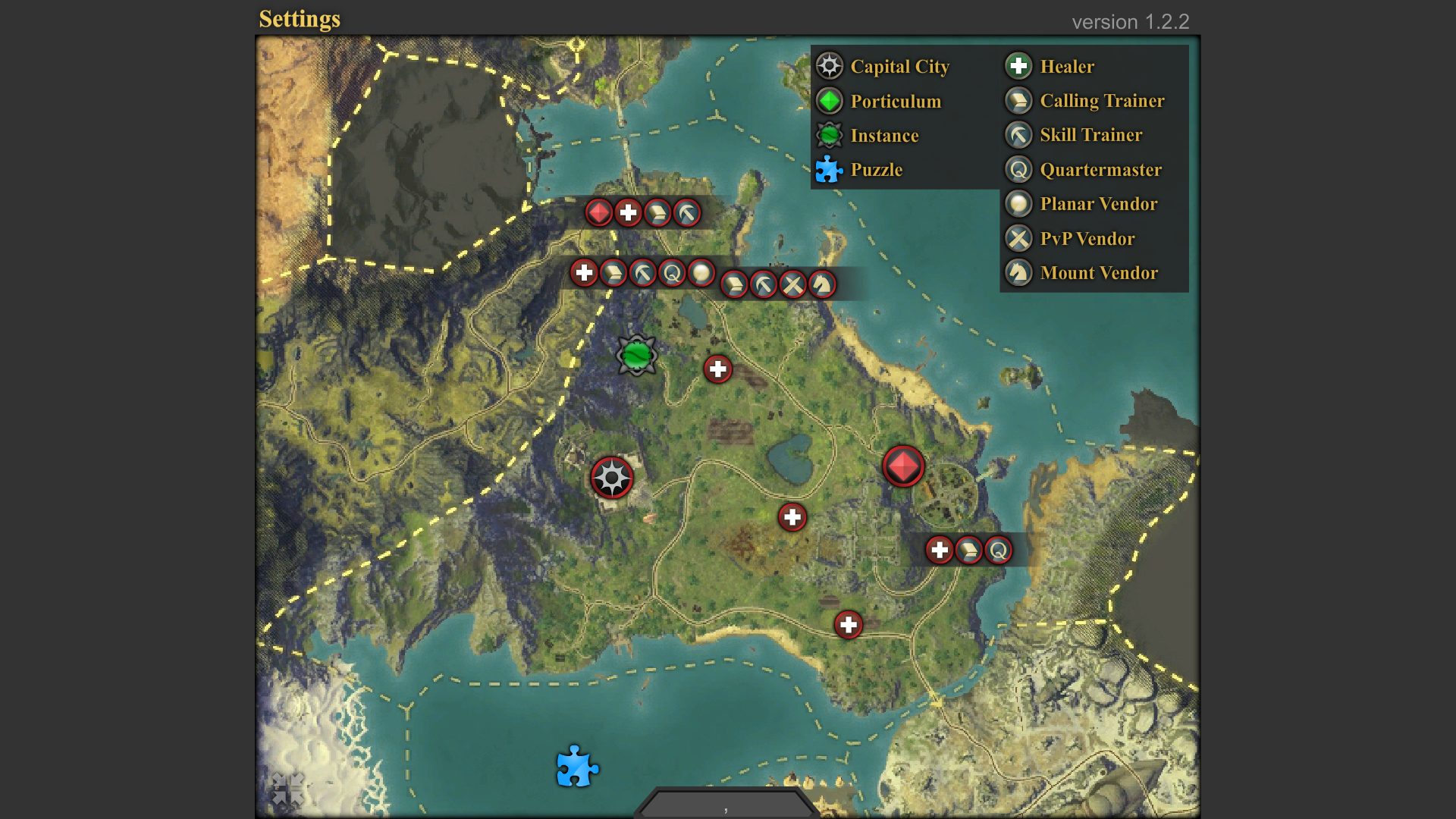Collapse the map with the shrink arrows icon
1456x819 pixels.
click(x=289, y=787)
